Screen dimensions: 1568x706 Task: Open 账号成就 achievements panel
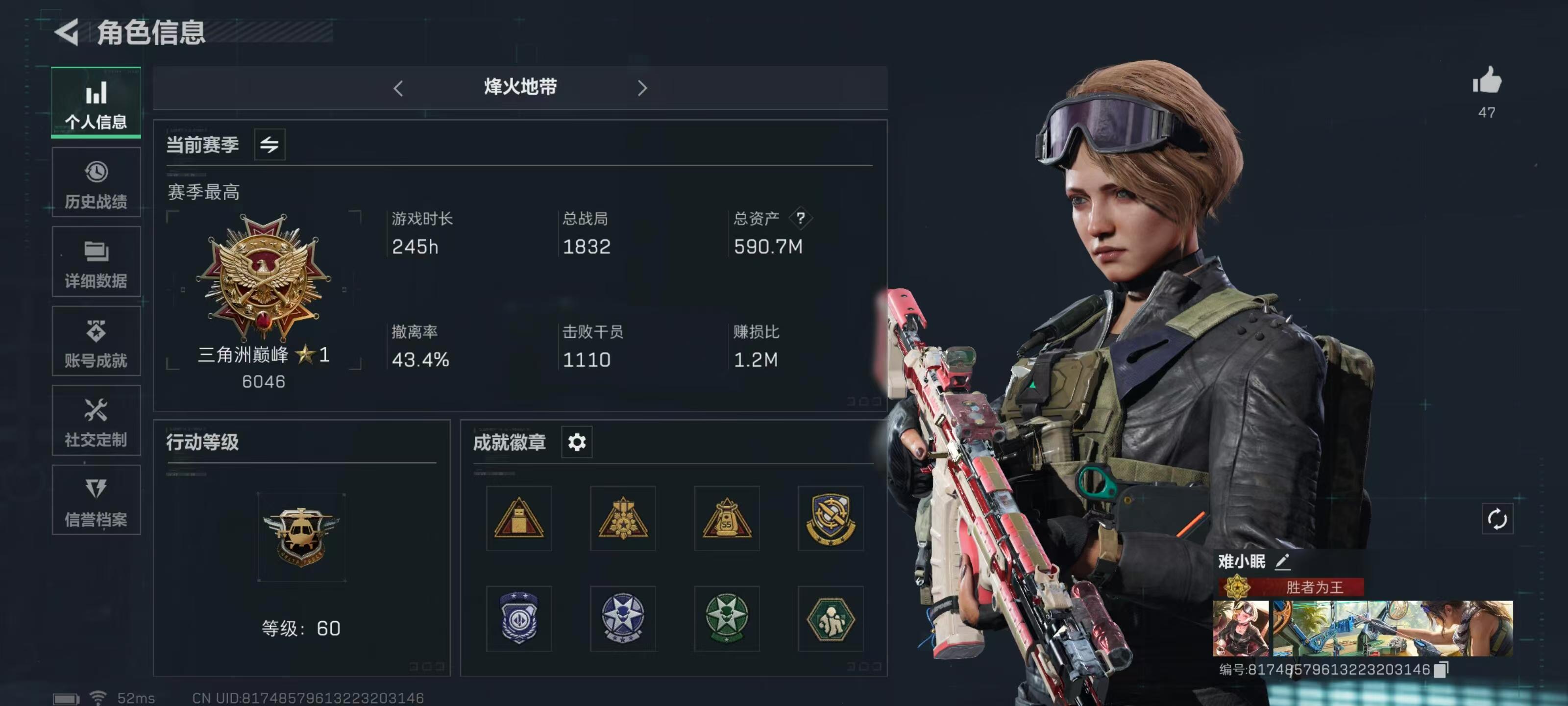click(96, 341)
